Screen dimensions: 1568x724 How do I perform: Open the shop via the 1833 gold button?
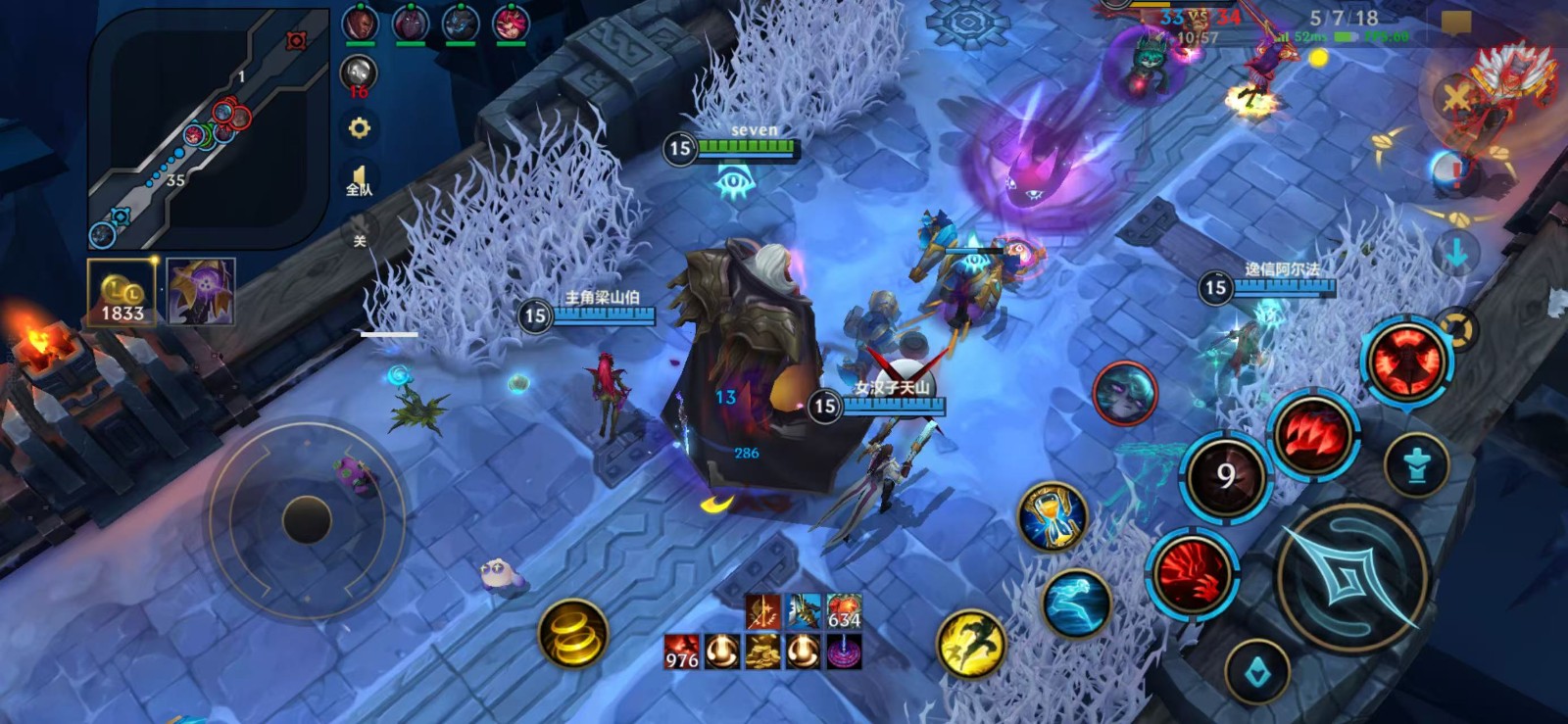[x=122, y=292]
